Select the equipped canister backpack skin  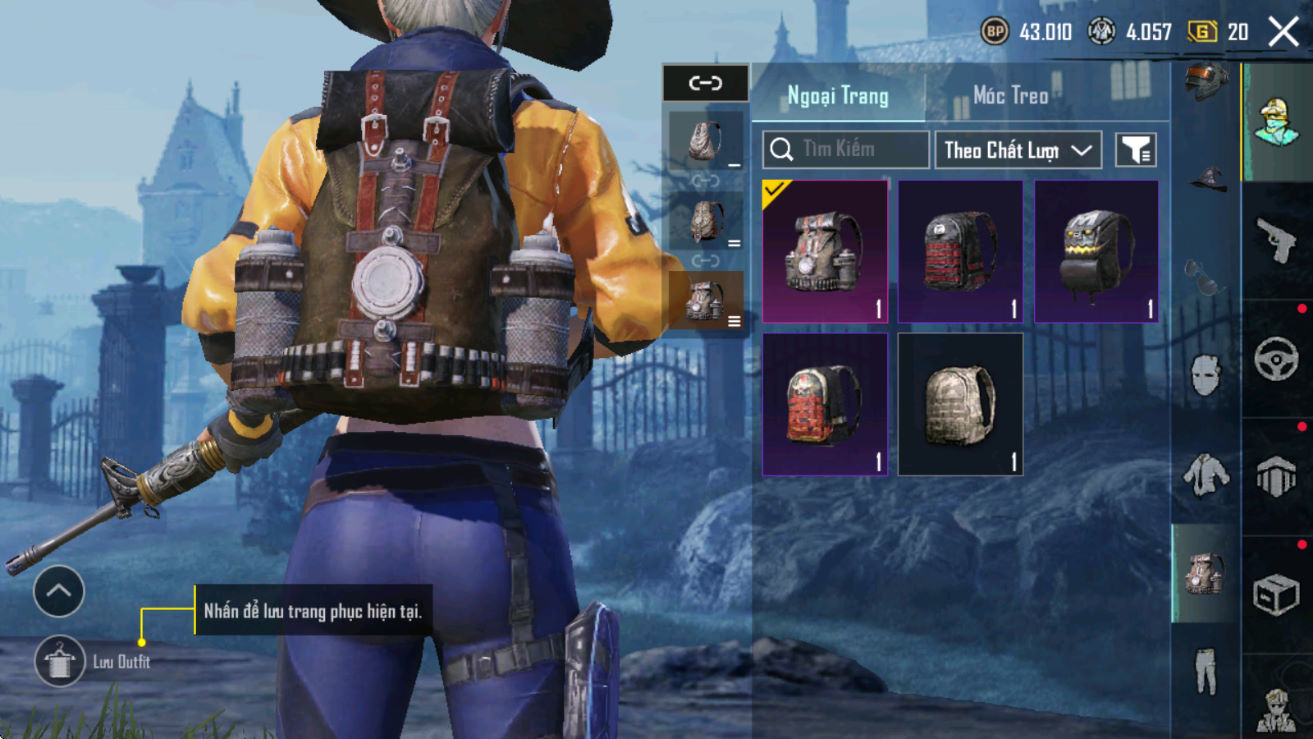click(825, 251)
